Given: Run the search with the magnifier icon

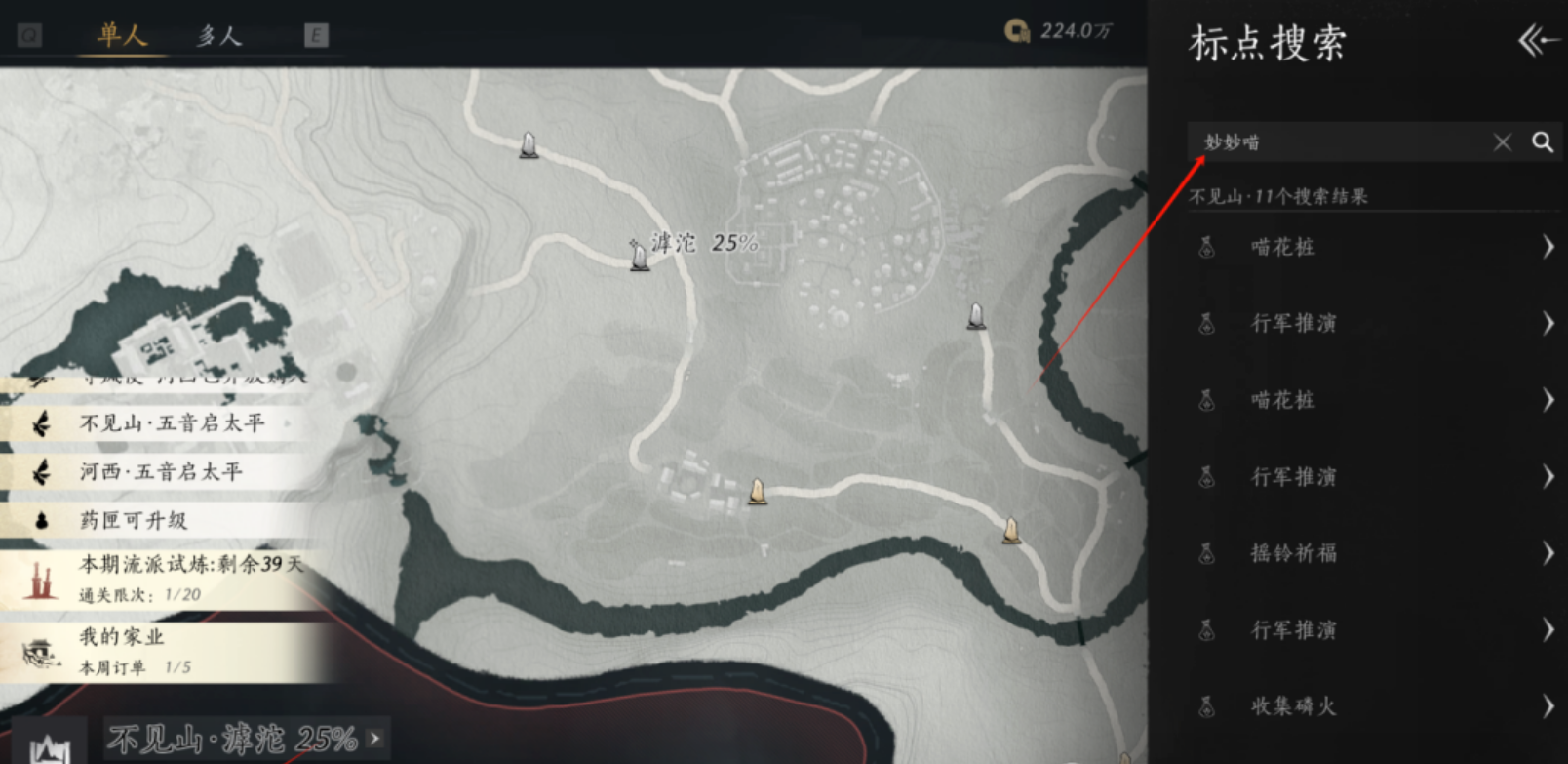Looking at the screenshot, I should point(1542,142).
